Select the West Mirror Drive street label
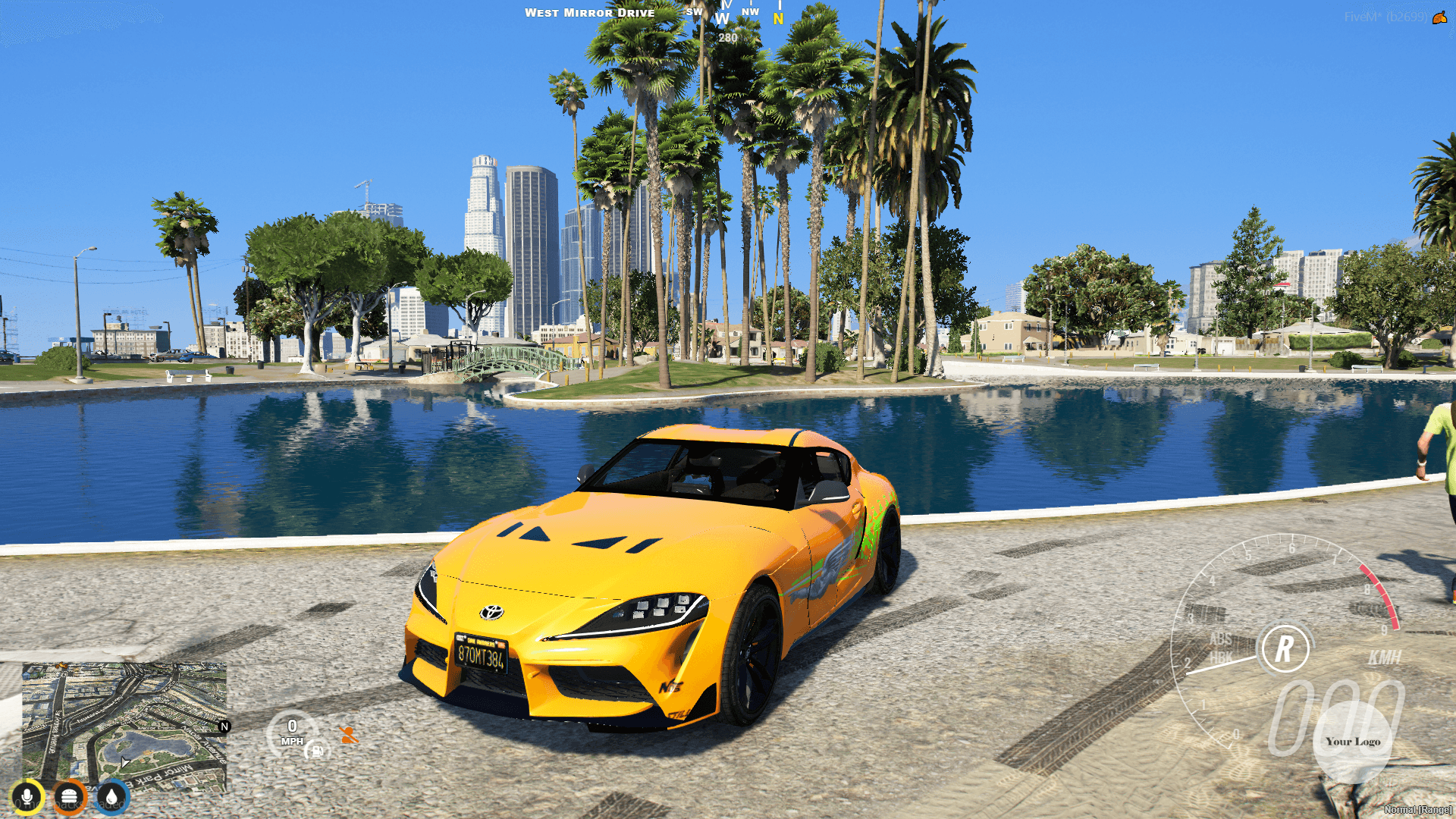 pyautogui.click(x=590, y=13)
